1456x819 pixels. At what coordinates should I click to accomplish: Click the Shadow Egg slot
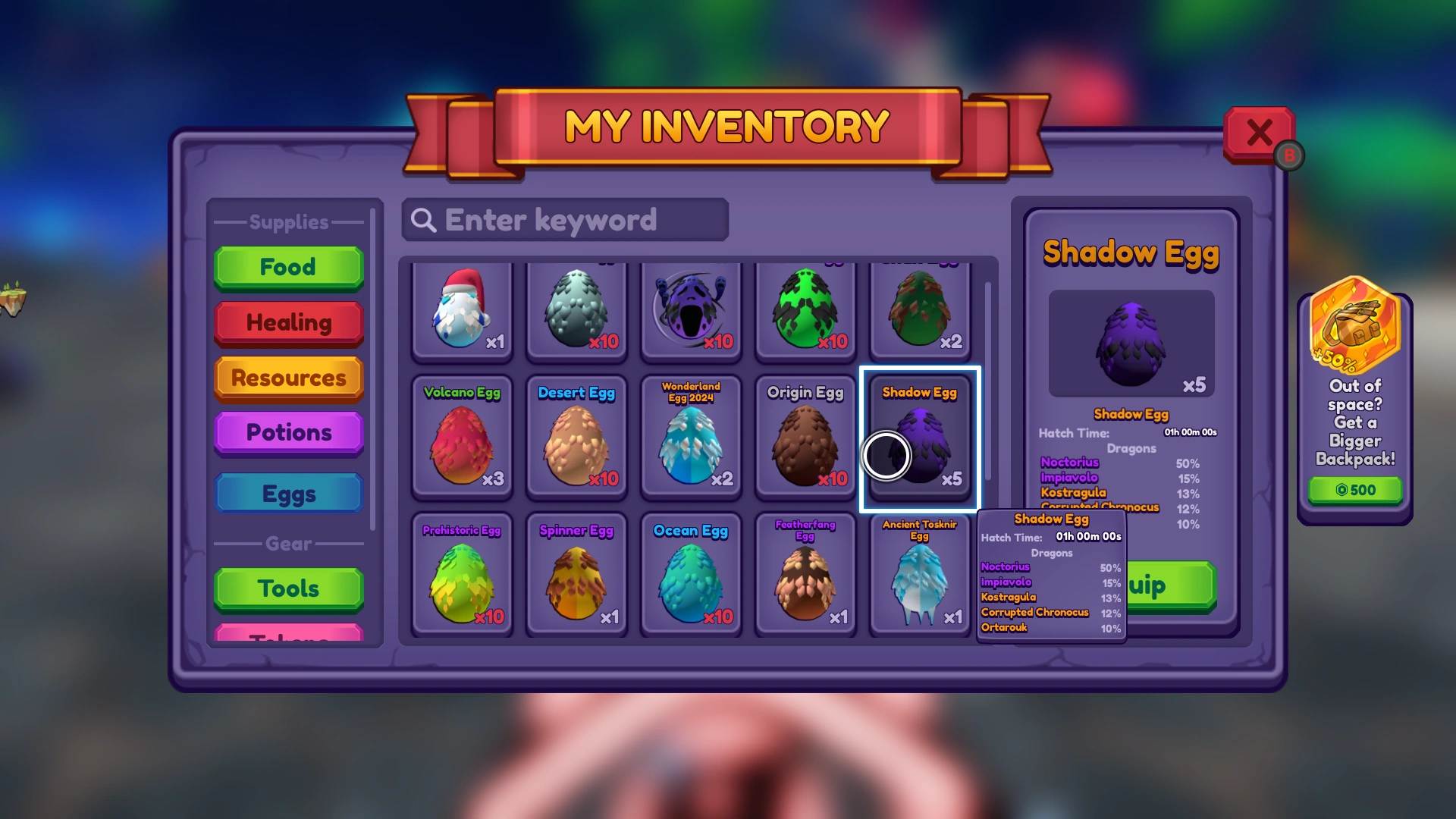coord(920,440)
